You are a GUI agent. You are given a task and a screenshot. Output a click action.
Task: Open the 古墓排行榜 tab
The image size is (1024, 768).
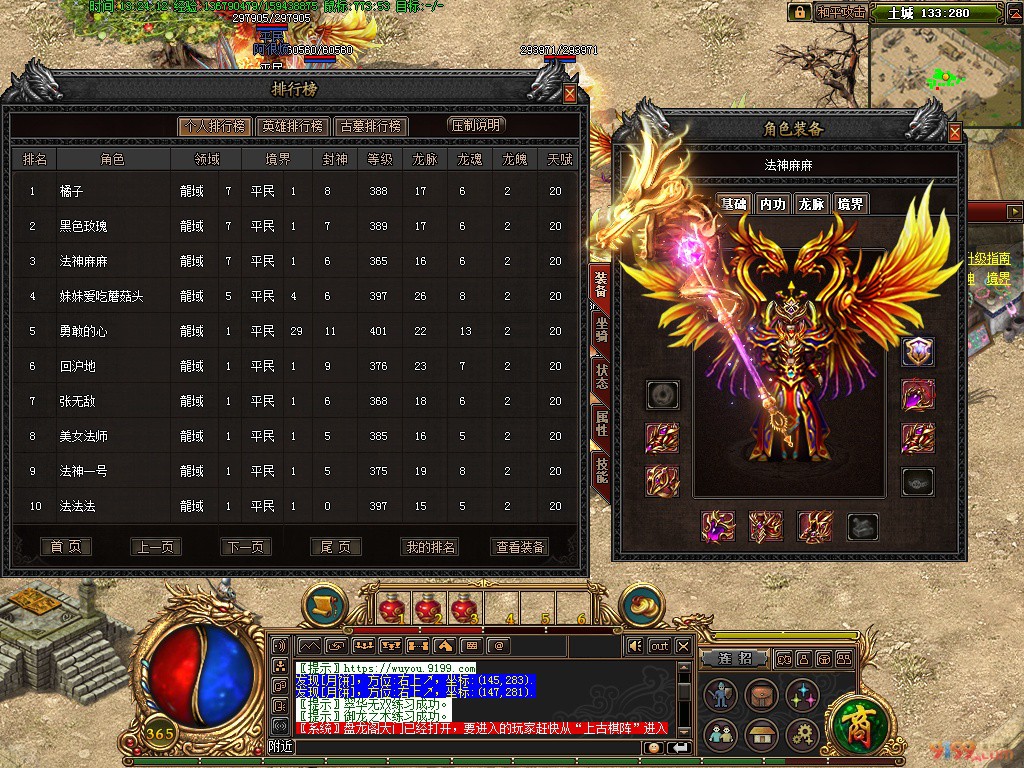(x=370, y=126)
